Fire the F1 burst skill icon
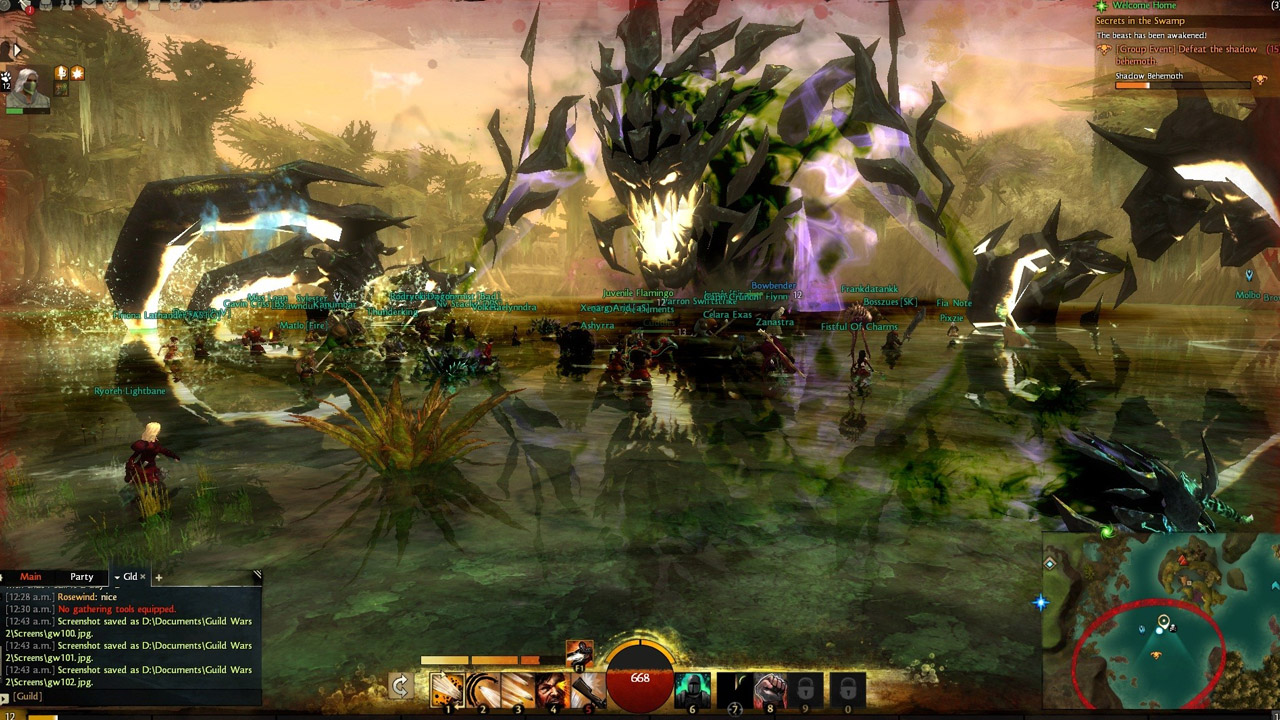1280x720 pixels. [x=579, y=653]
